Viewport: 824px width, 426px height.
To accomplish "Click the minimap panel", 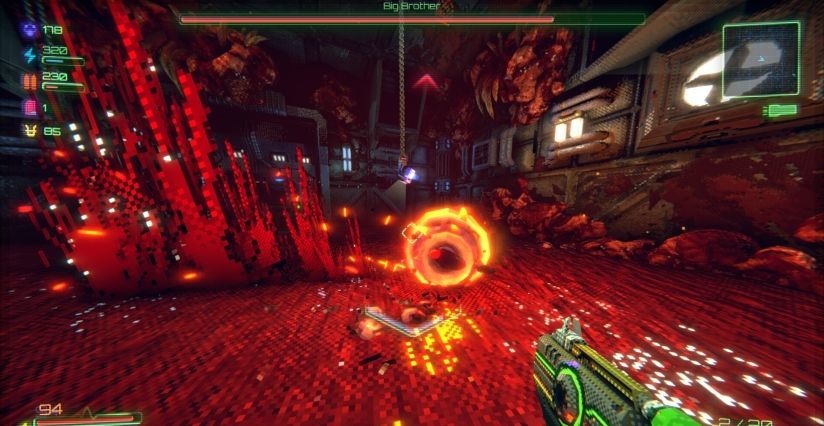I will pyautogui.click(x=759, y=60).
